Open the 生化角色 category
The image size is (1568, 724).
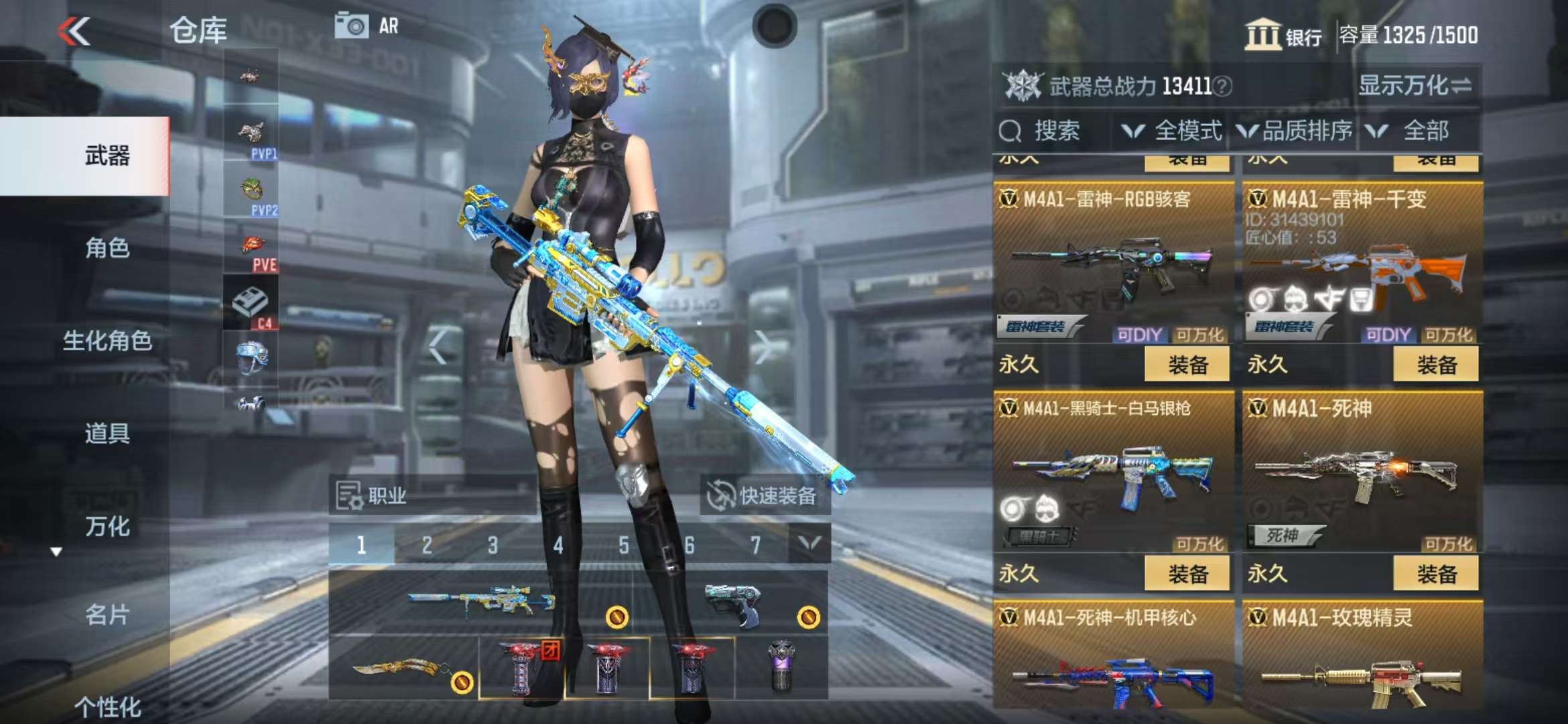107,341
